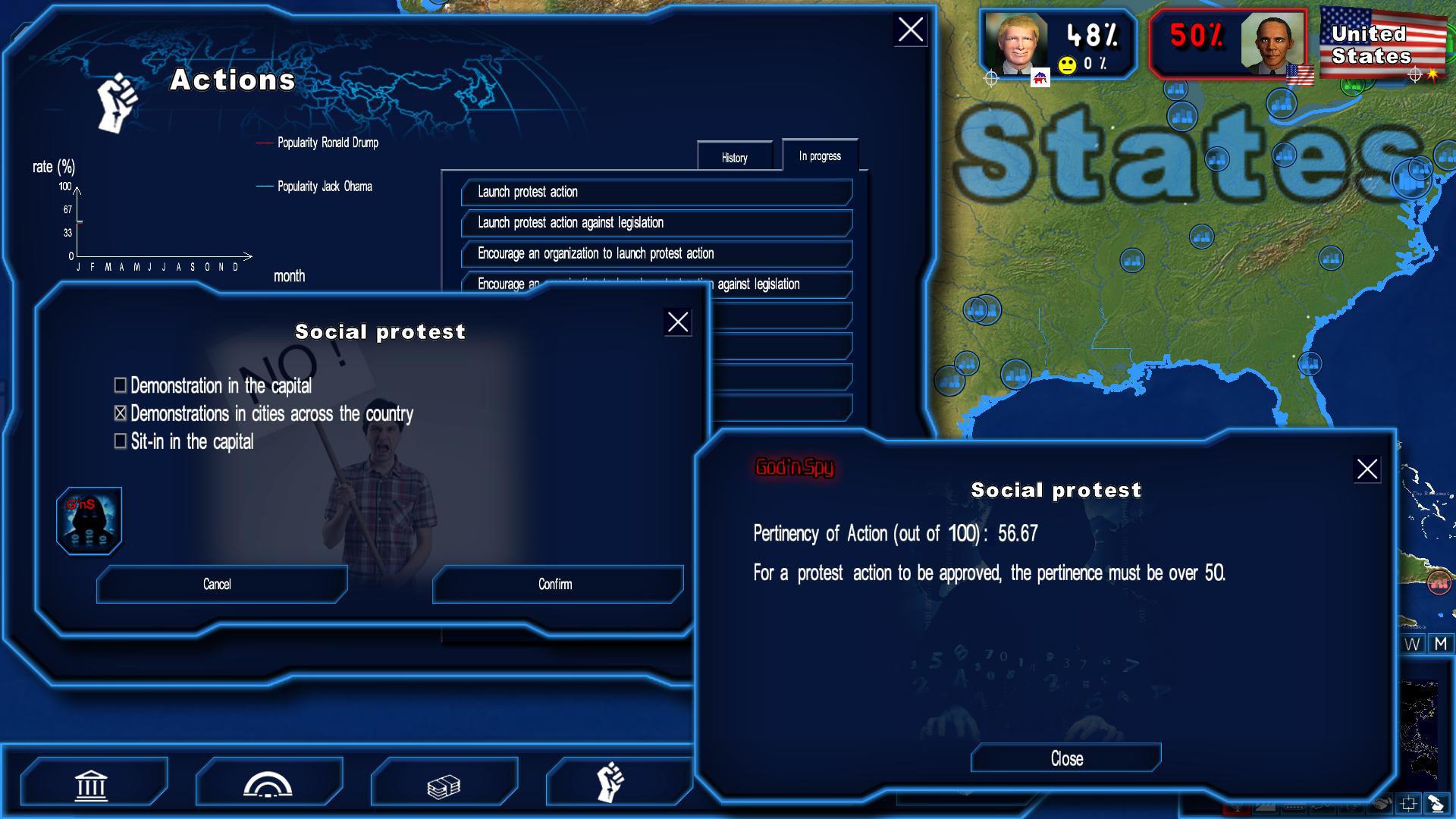The image size is (1456, 819).
Task: Toggle the W world view button
Action: click(x=1411, y=643)
